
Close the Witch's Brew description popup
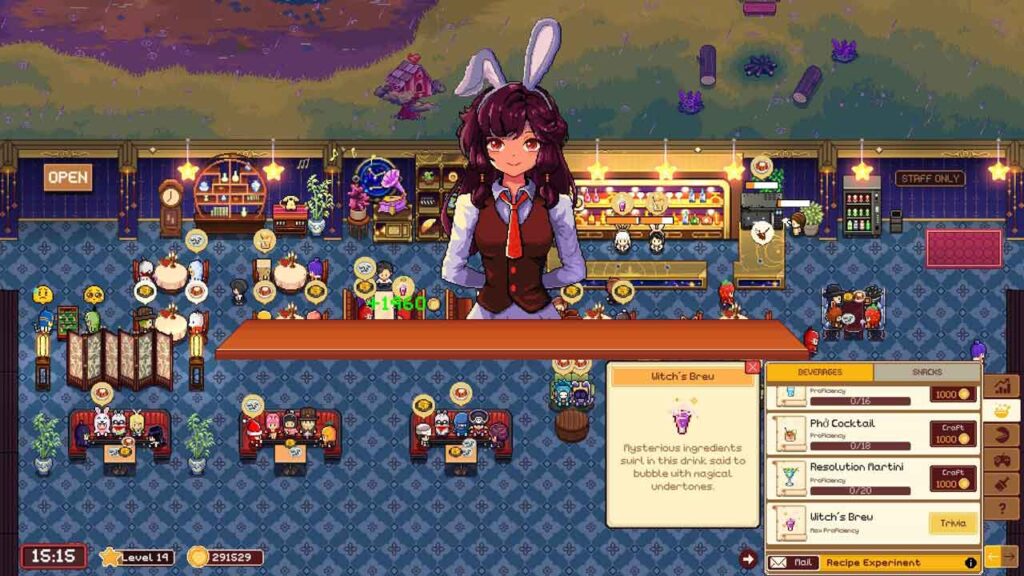pyautogui.click(x=752, y=367)
